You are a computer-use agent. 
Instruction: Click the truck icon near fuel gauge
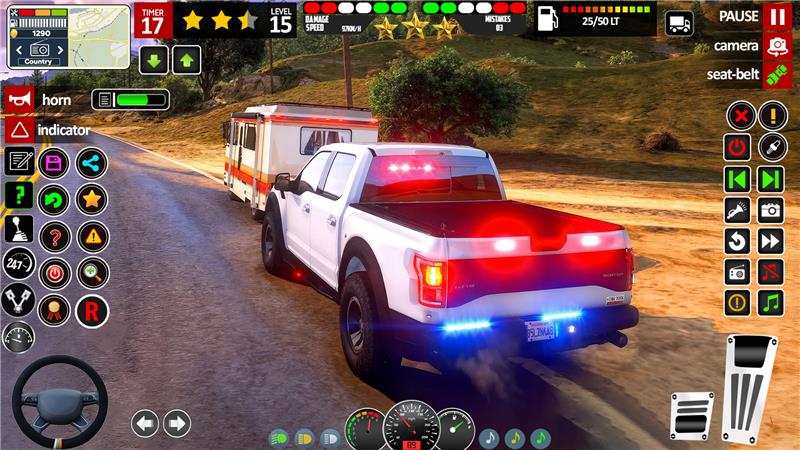[680, 22]
